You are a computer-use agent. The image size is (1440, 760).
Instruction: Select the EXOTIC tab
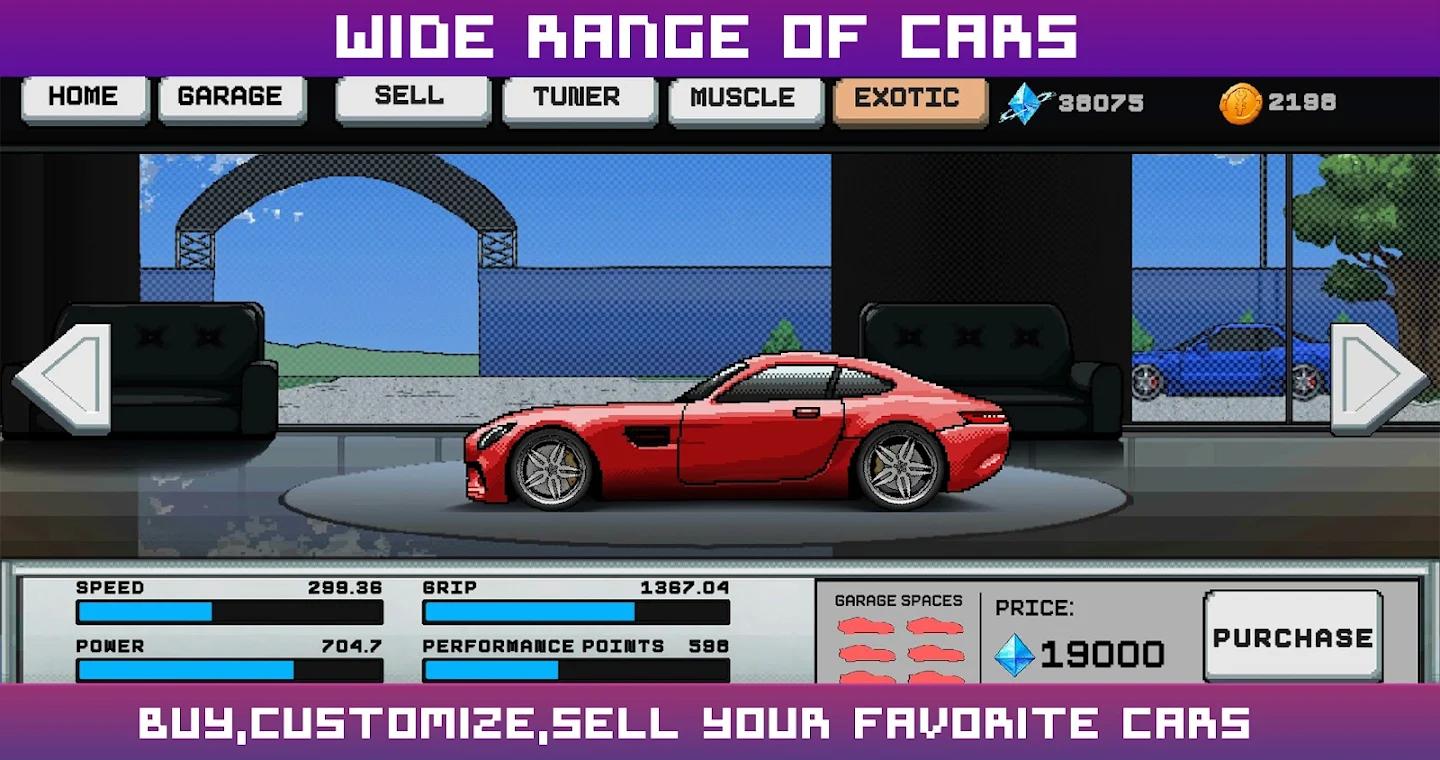click(x=908, y=96)
